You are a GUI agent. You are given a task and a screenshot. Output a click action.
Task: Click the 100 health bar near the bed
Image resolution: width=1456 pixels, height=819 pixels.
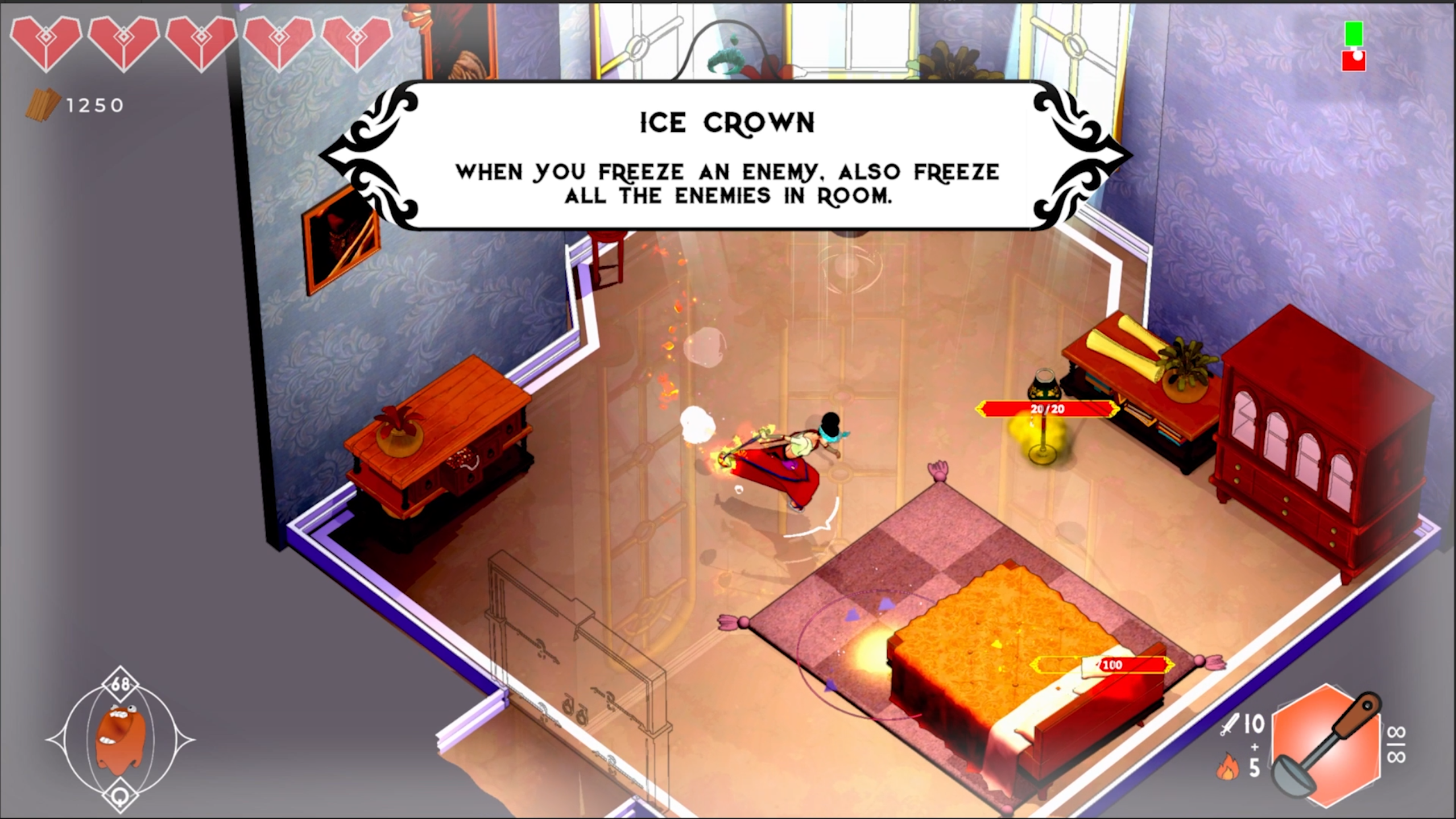tap(1112, 664)
